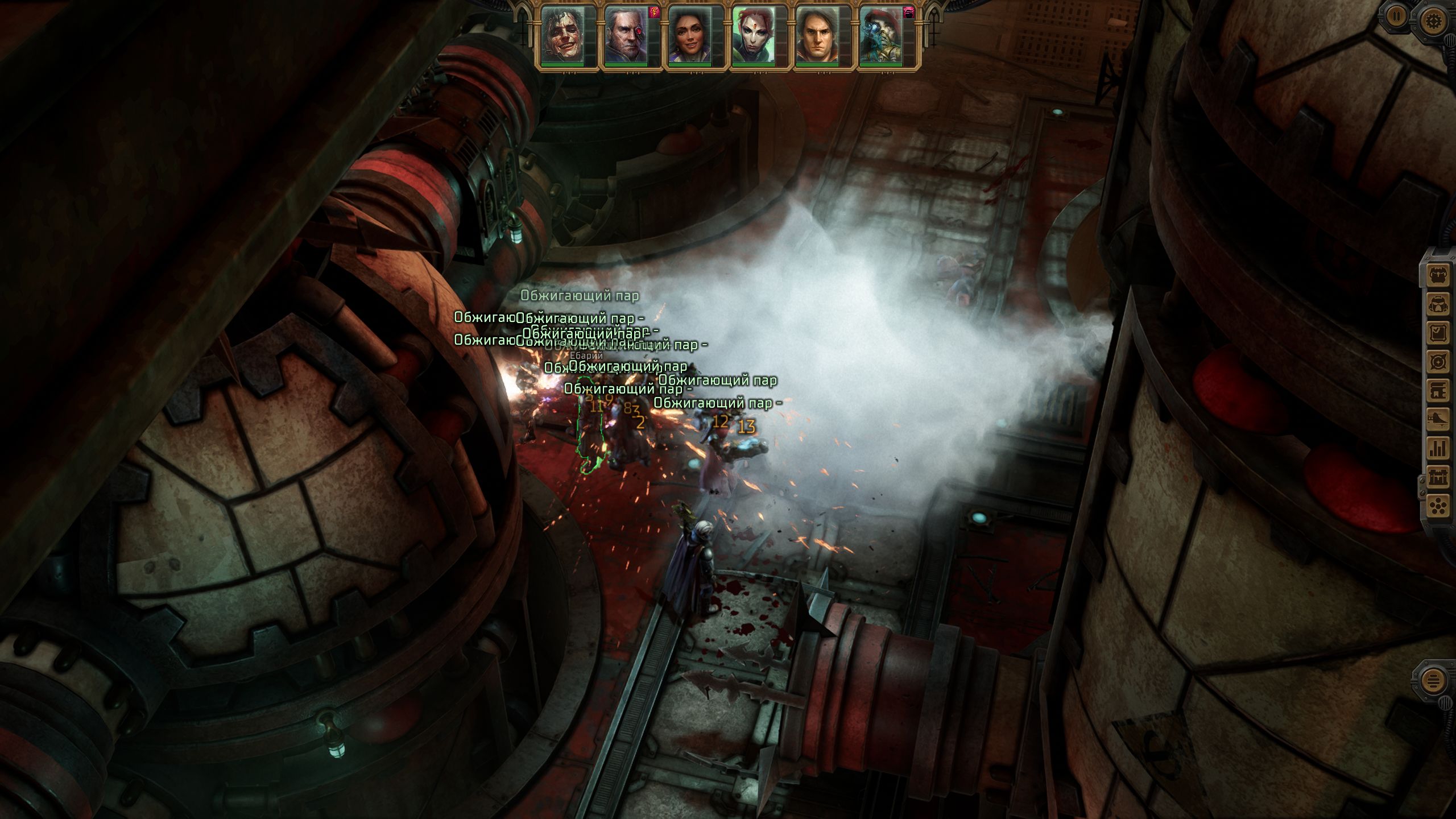Select the bloodied grinning man's portrait
Image resolution: width=1456 pixels, height=819 pixels.
tap(562, 35)
